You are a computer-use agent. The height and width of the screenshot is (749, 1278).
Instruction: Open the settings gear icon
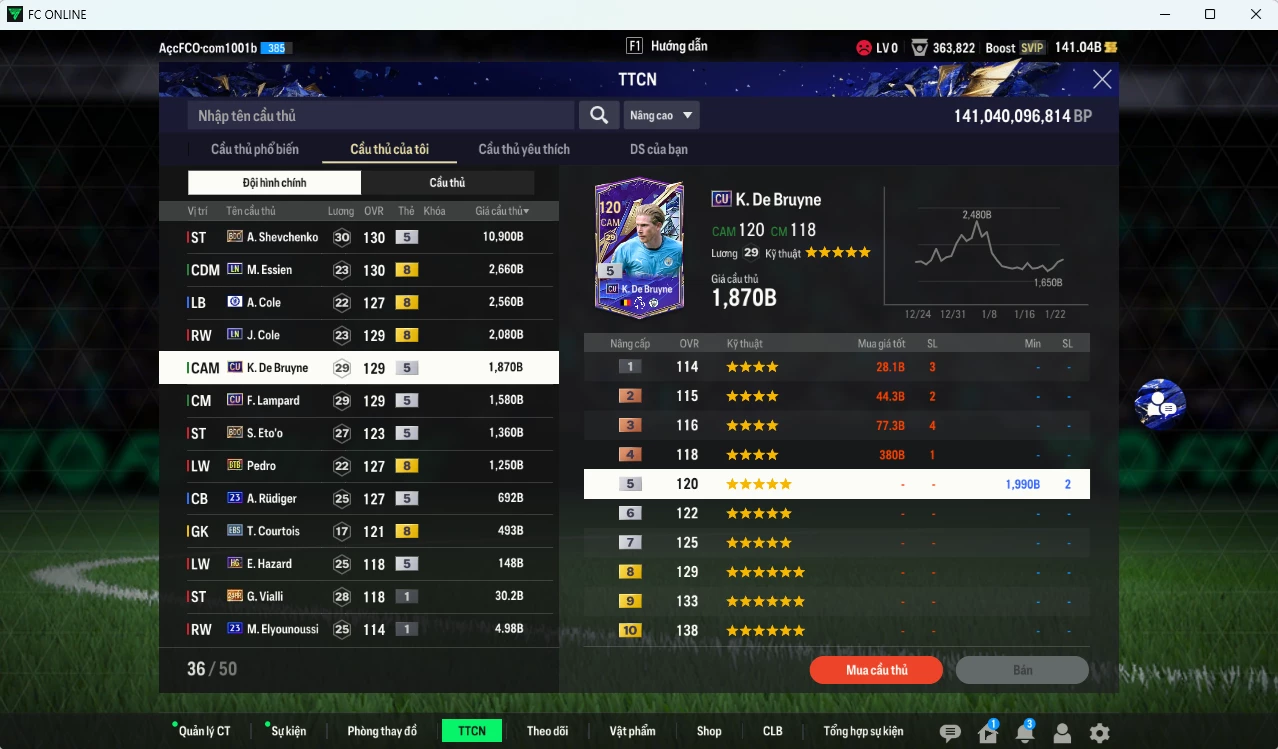(1099, 733)
